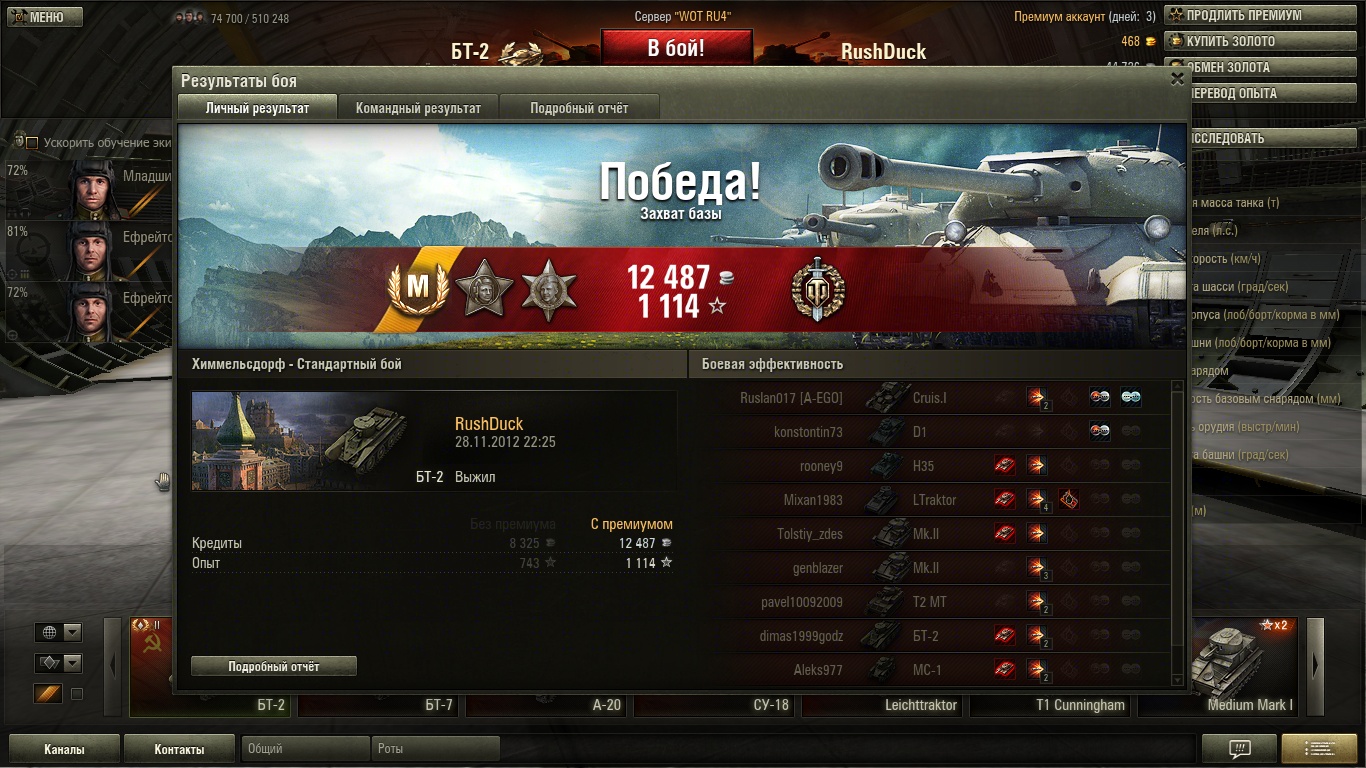1366x768 pixels.
Task: Click Купить золото button
Action: 1243,42
